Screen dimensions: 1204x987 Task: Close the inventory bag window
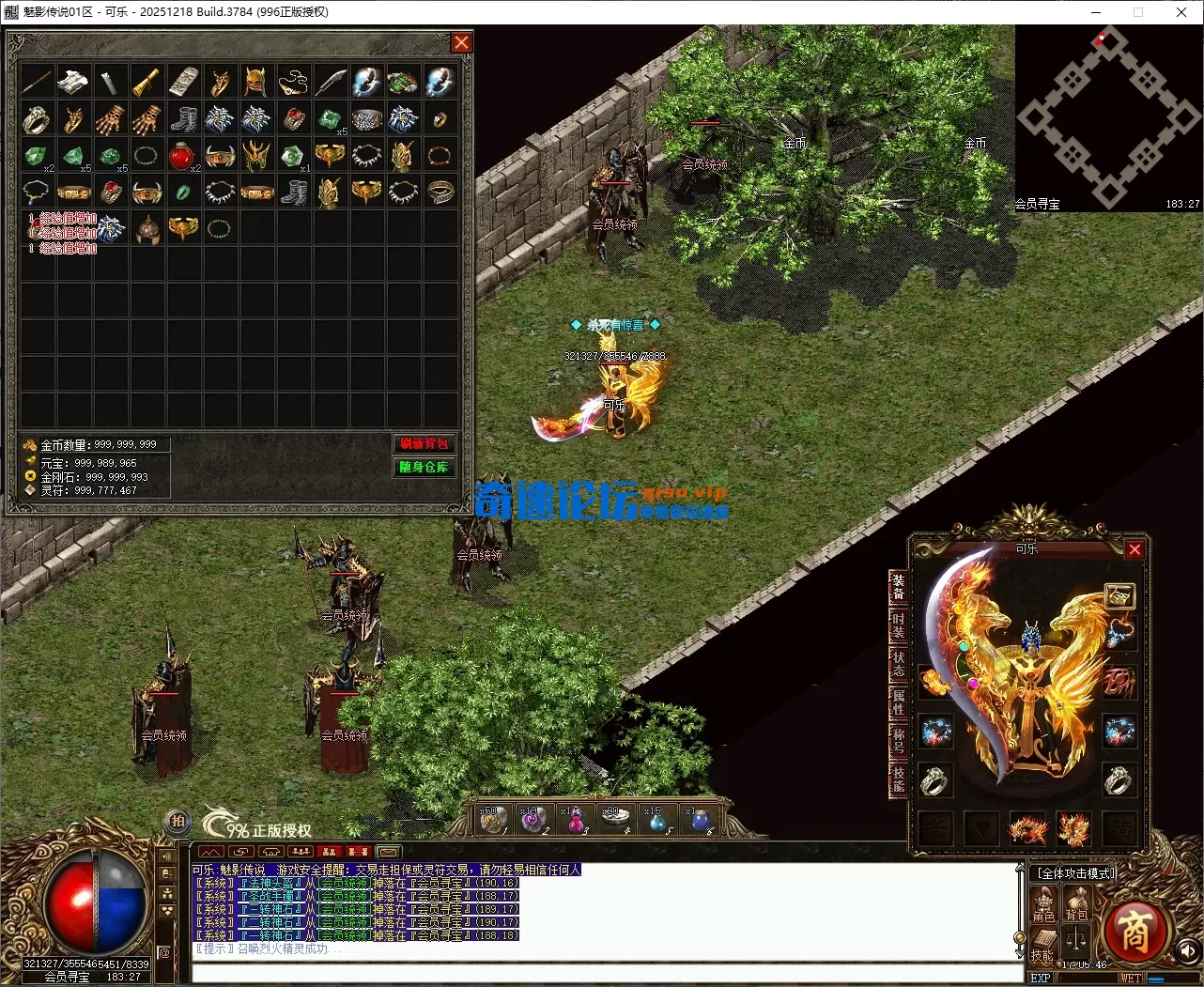461,42
